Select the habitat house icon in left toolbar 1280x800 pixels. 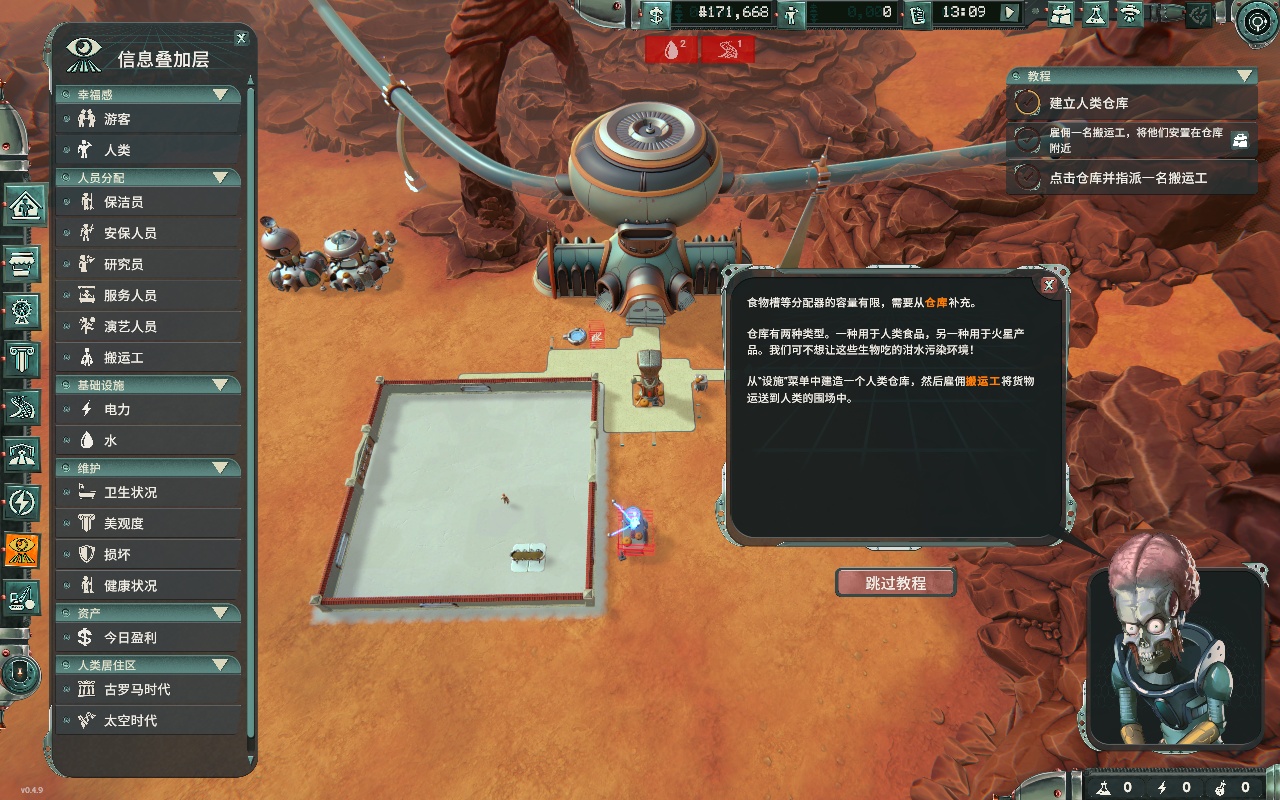[21, 205]
